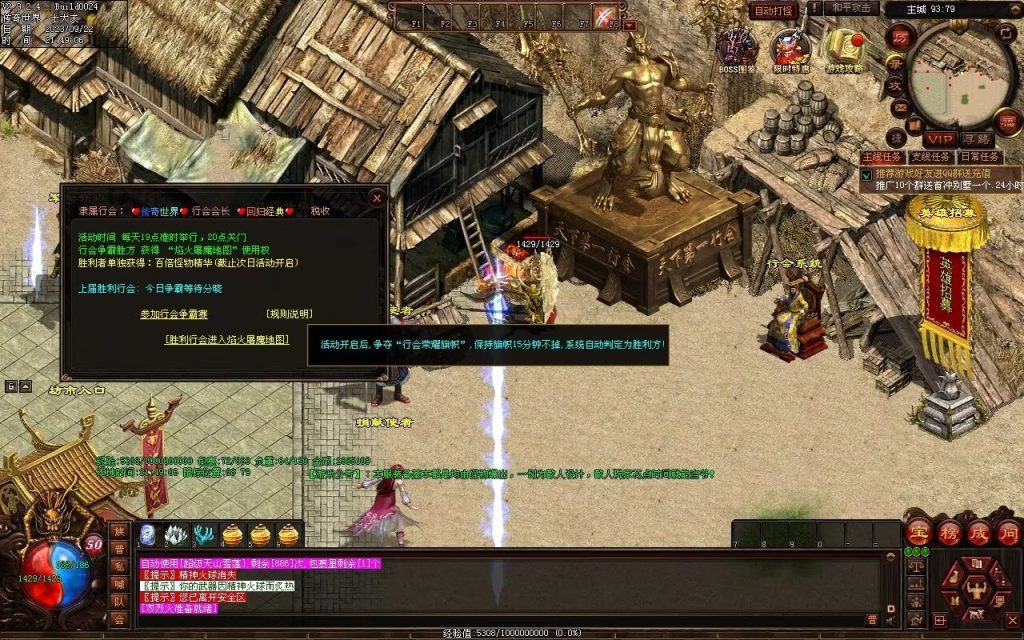1024x640 pixels.
Task: Open the 规则说明 rules explanation link
Action: click(x=289, y=313)
